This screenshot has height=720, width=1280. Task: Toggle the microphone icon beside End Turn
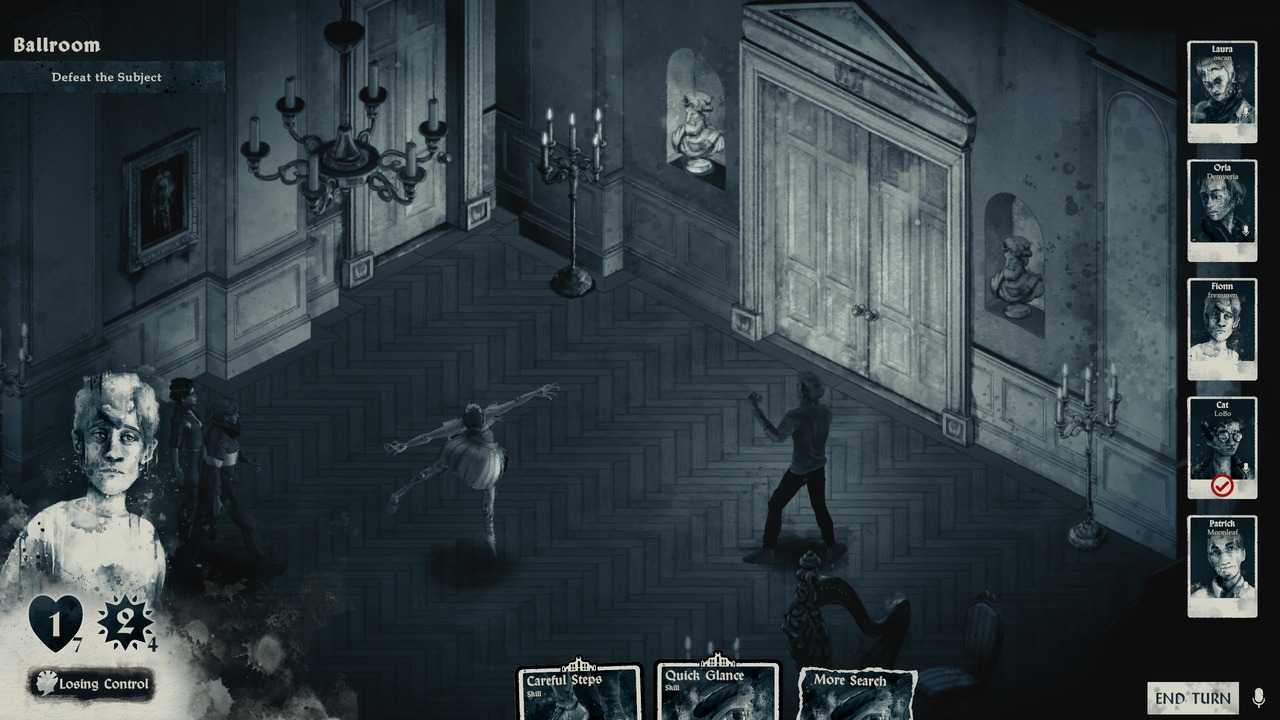1258,698
